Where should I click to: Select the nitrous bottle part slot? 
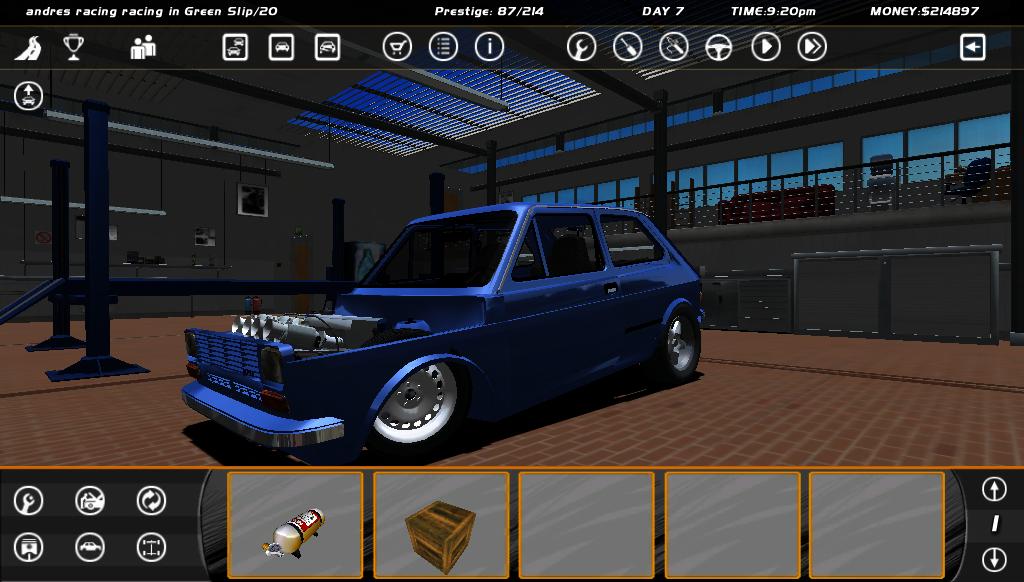click(295, 525)
